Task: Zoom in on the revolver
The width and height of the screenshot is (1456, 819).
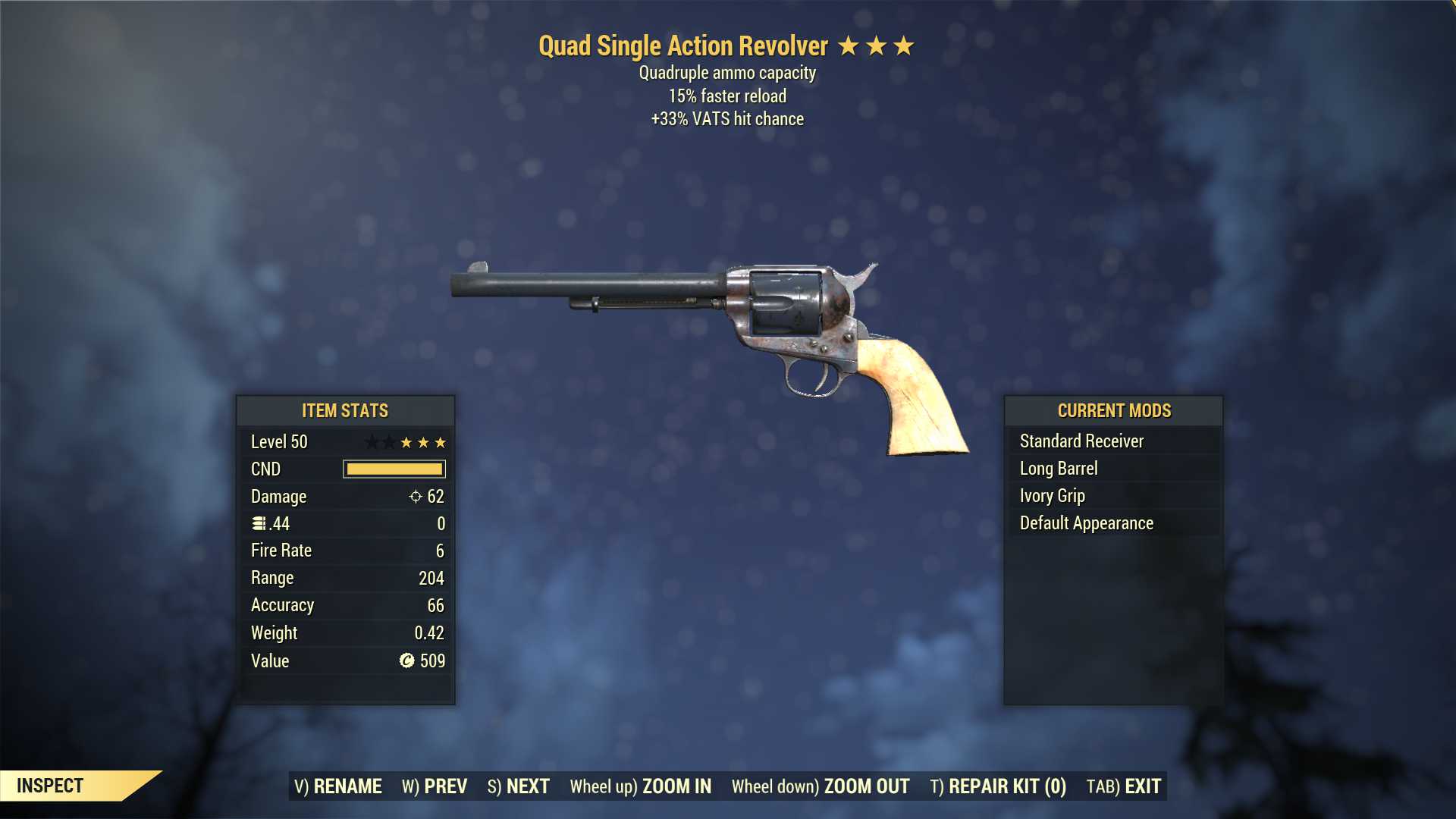Action: [641, 786]
